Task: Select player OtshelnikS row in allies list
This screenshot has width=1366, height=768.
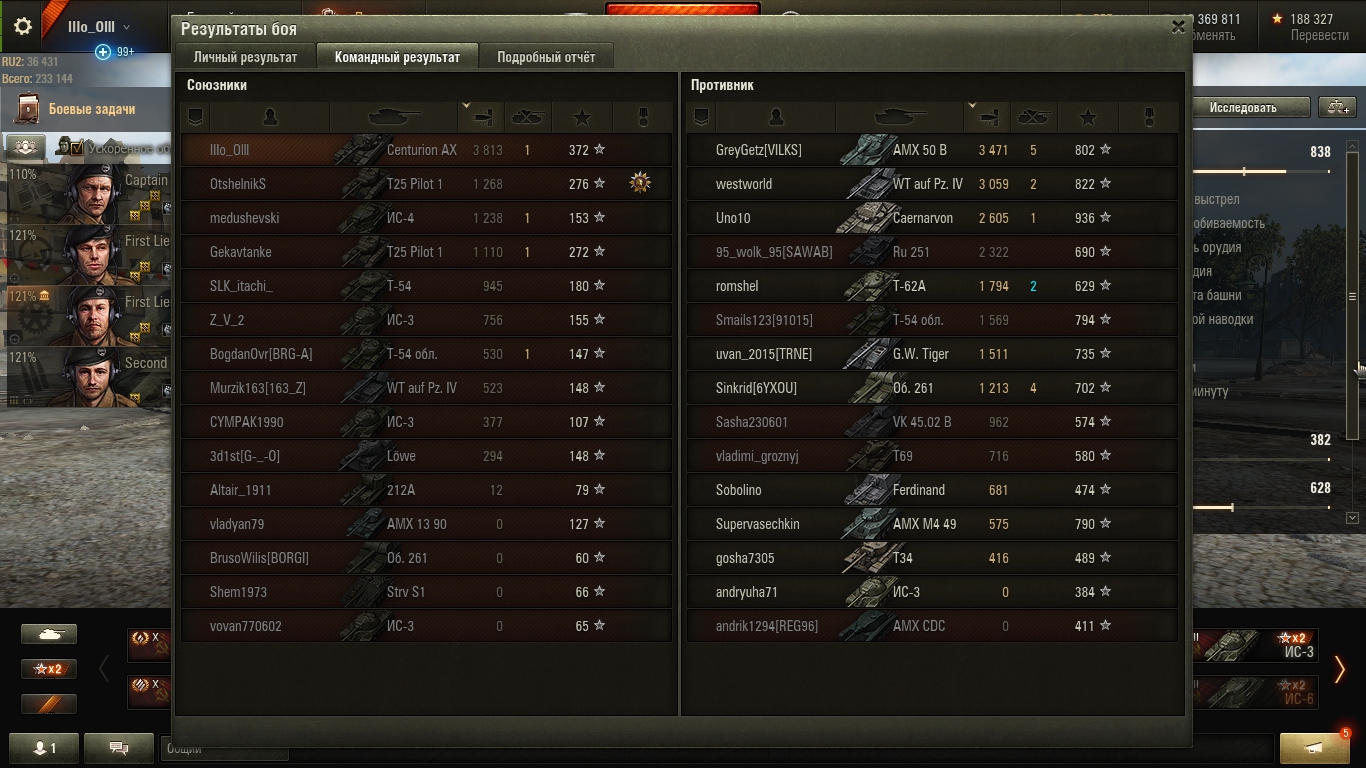Action: pyautogui.click(x=426, y=184)
